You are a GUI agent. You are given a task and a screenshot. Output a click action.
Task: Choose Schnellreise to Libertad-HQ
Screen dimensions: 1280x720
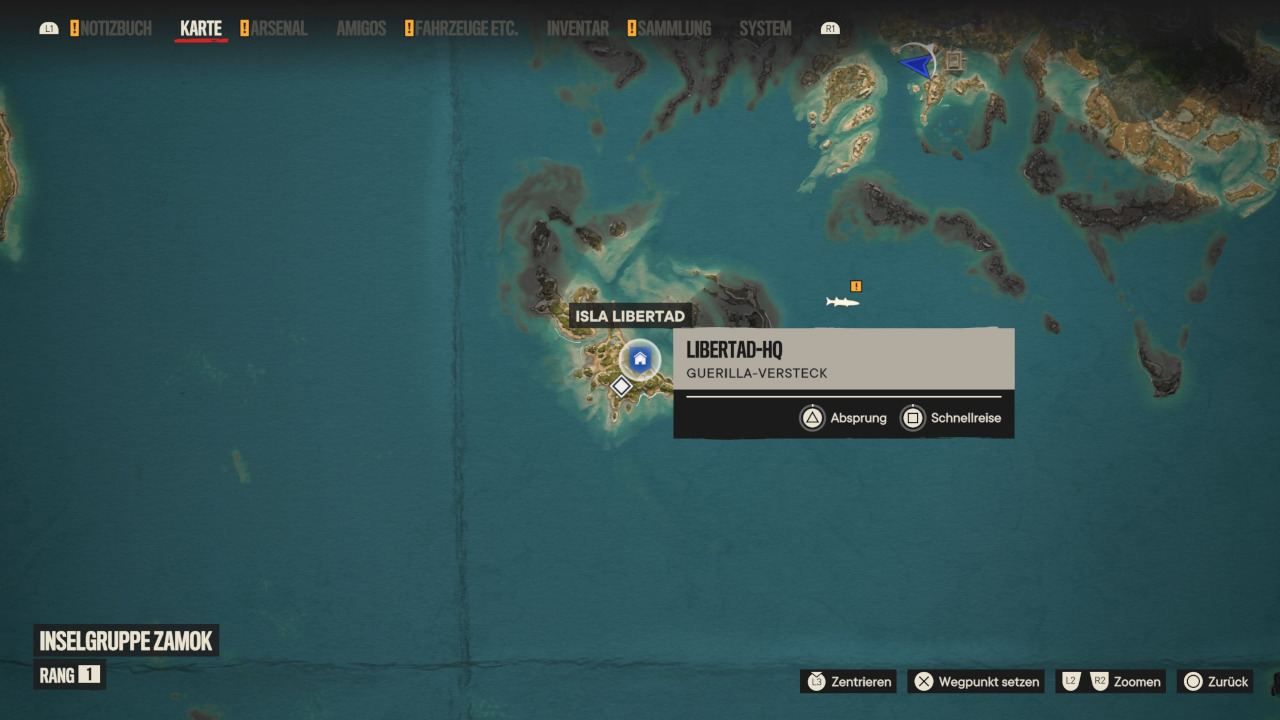click(x=951, y=418)
